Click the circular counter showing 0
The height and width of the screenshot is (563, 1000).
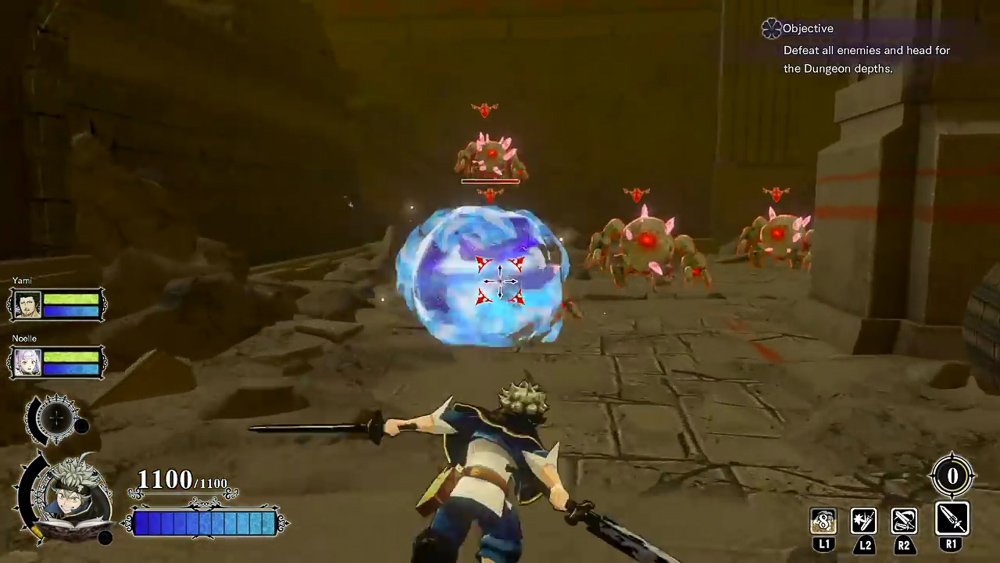point(952,475)
